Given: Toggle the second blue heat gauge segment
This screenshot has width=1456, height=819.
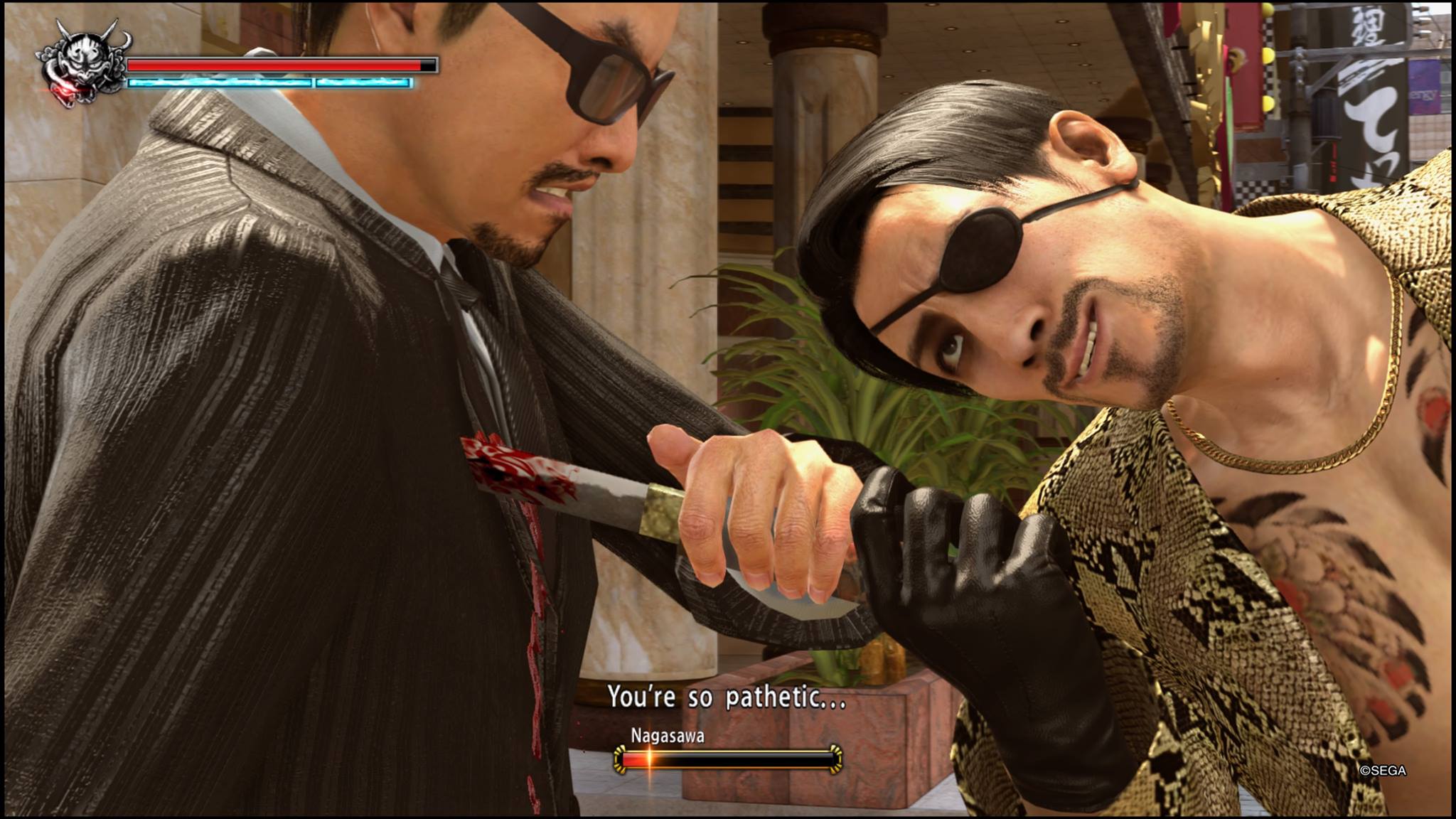Looking at the screenshot, I should 363,83.
